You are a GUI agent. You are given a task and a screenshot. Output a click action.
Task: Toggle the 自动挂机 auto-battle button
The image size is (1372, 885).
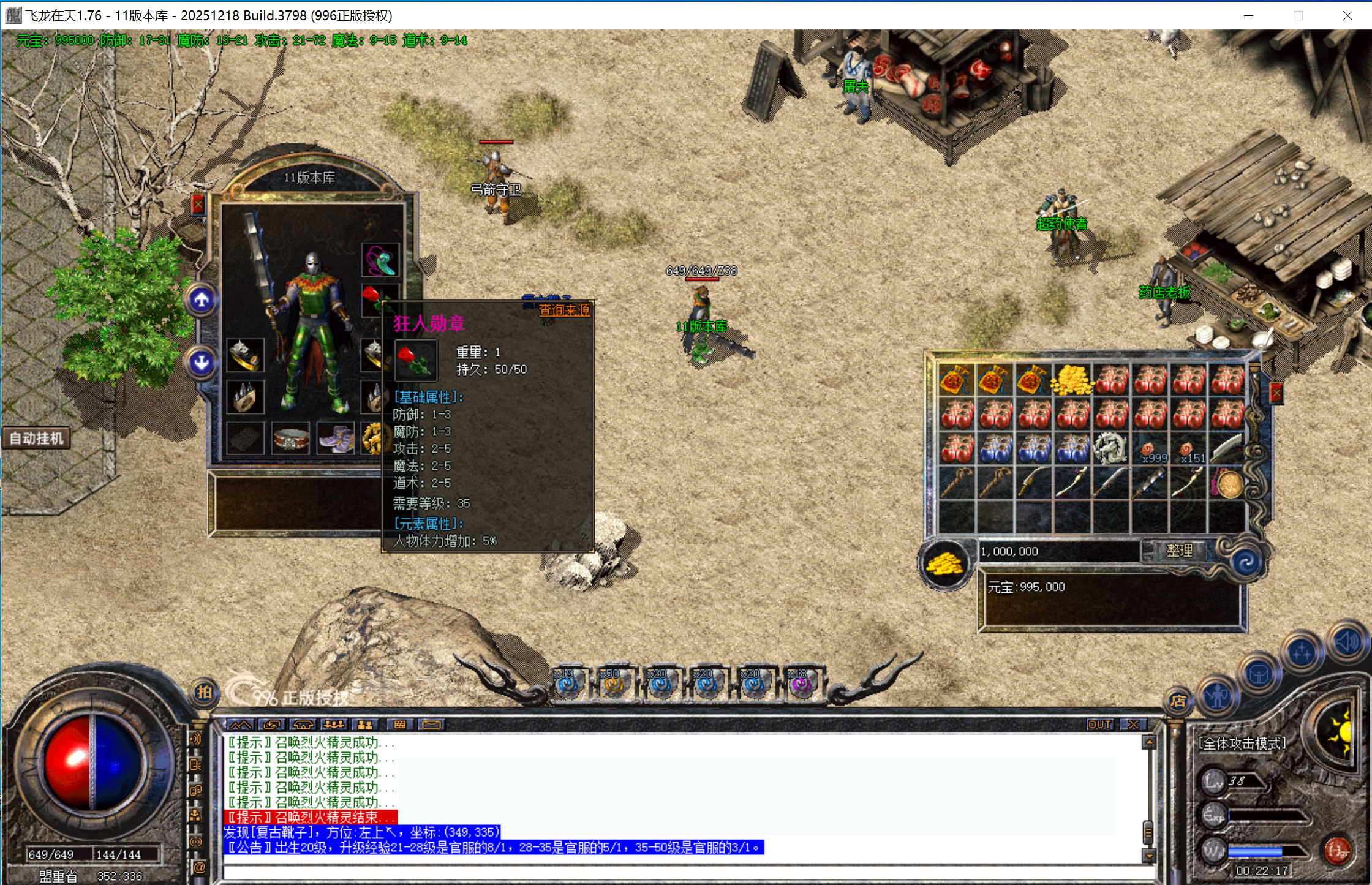pos(36,439)
